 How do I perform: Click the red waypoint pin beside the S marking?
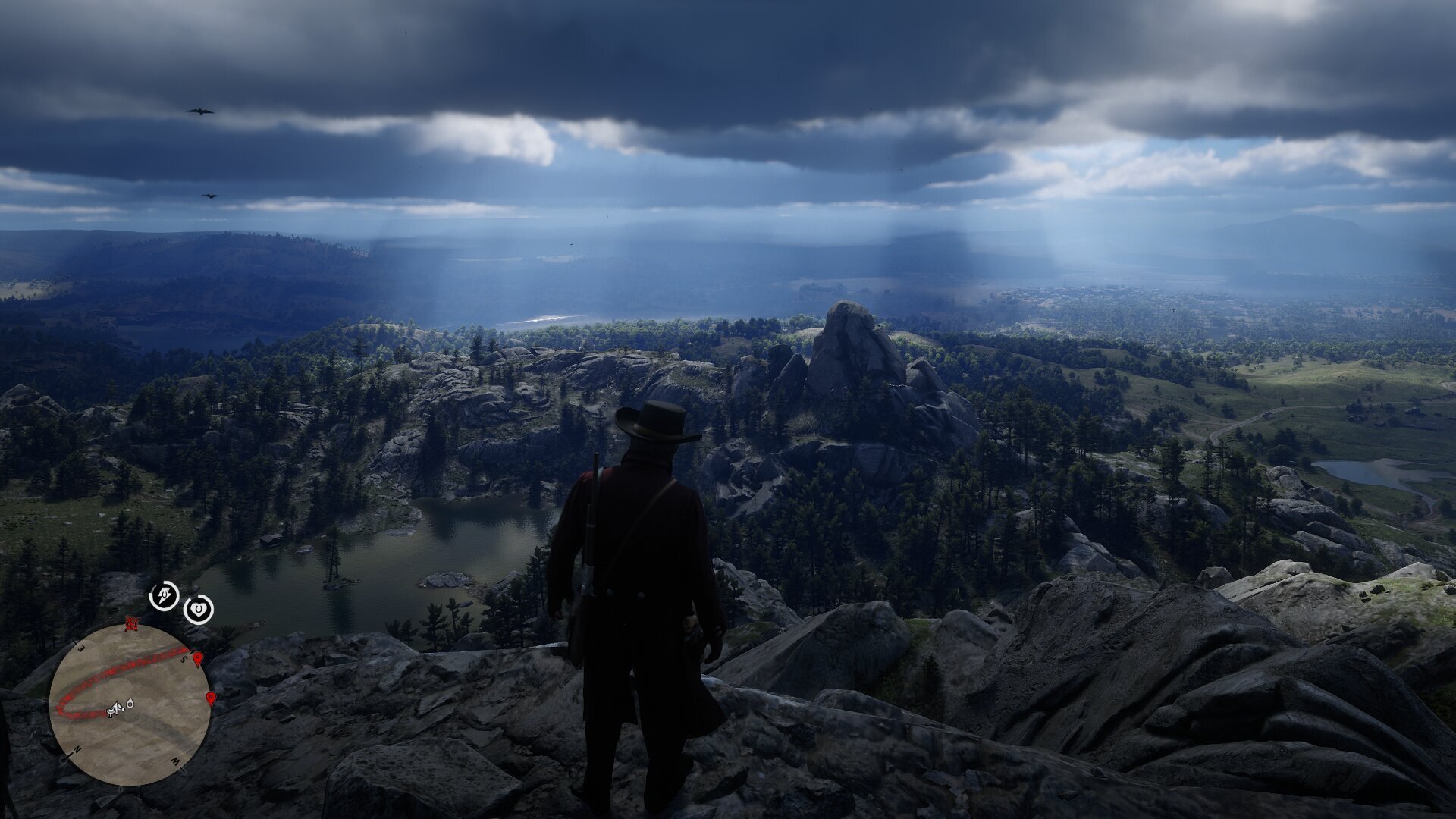(198, 659)
